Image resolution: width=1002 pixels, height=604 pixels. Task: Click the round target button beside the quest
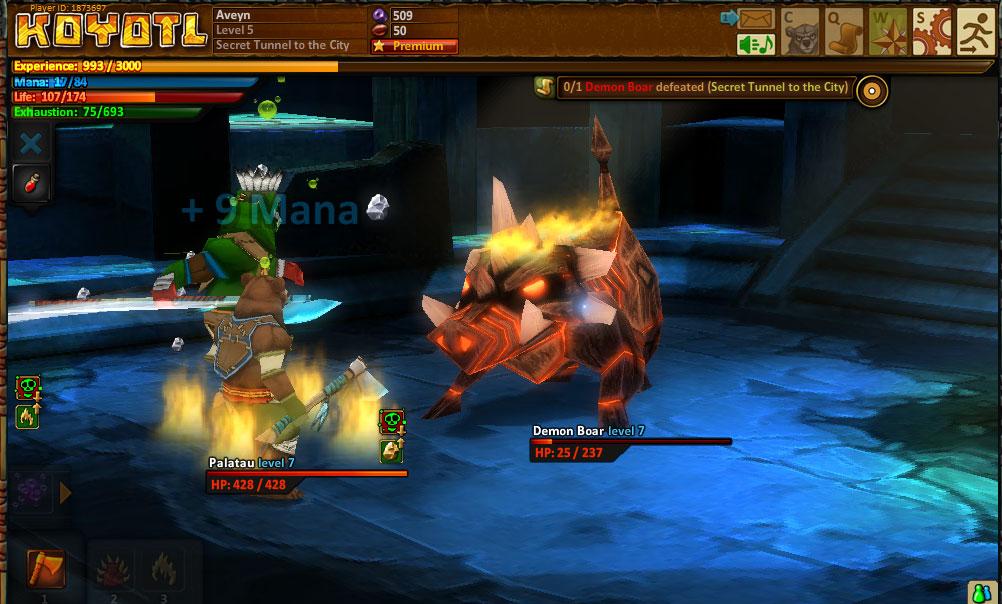[x=872, y=90]
